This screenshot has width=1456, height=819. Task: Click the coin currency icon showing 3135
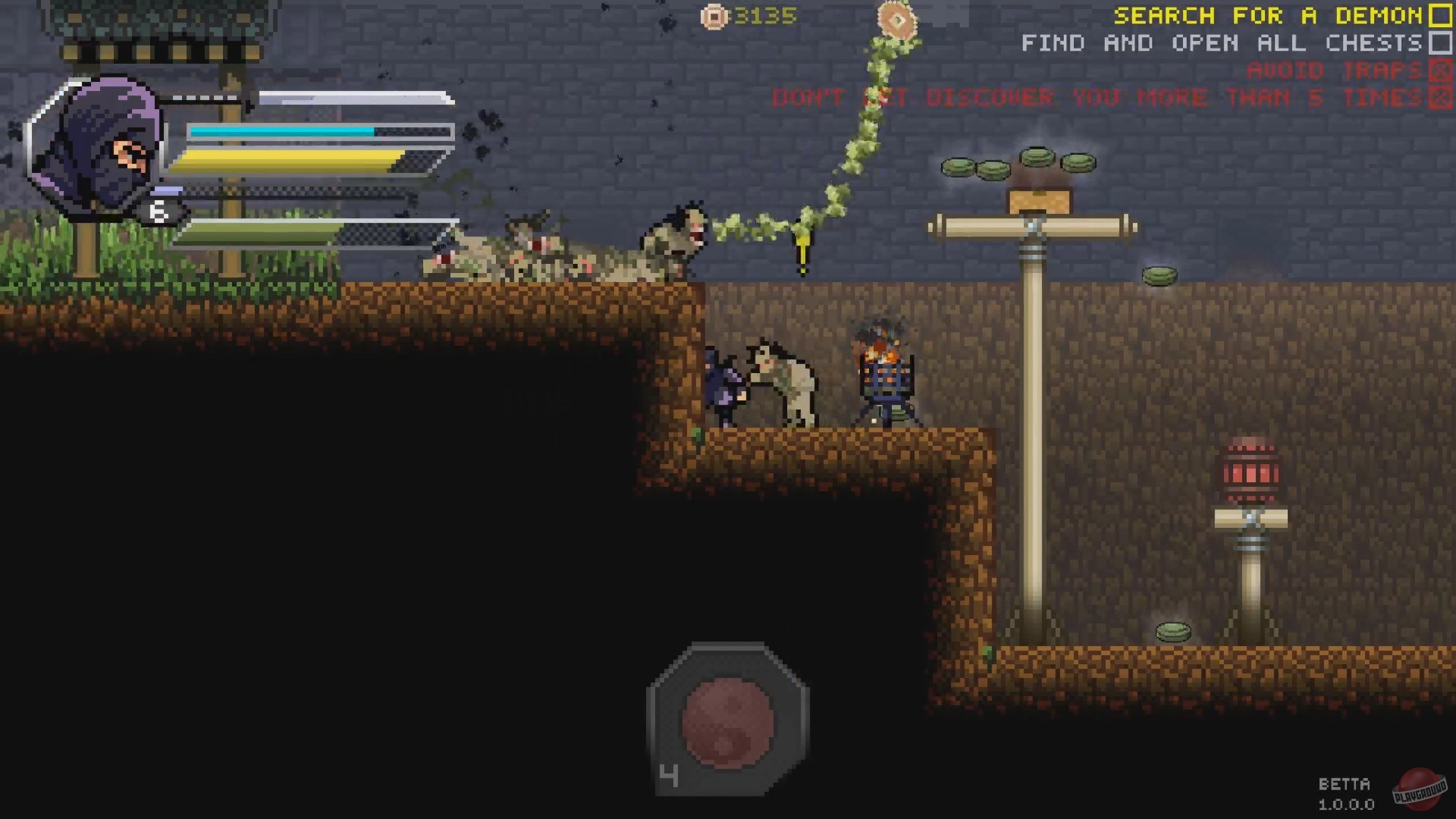click(x=714, y=17)
